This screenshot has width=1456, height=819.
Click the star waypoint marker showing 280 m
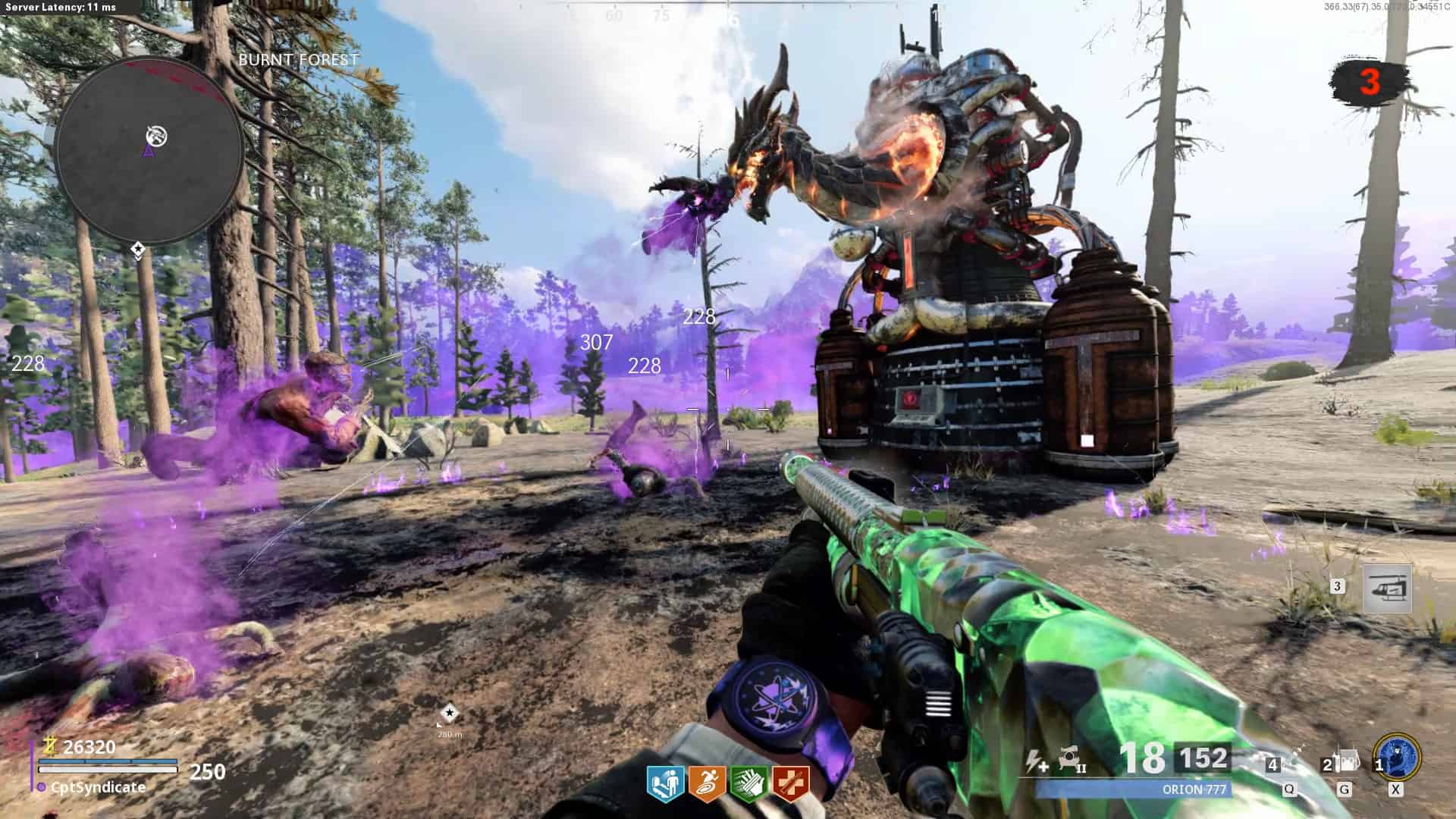click(450, 714)
